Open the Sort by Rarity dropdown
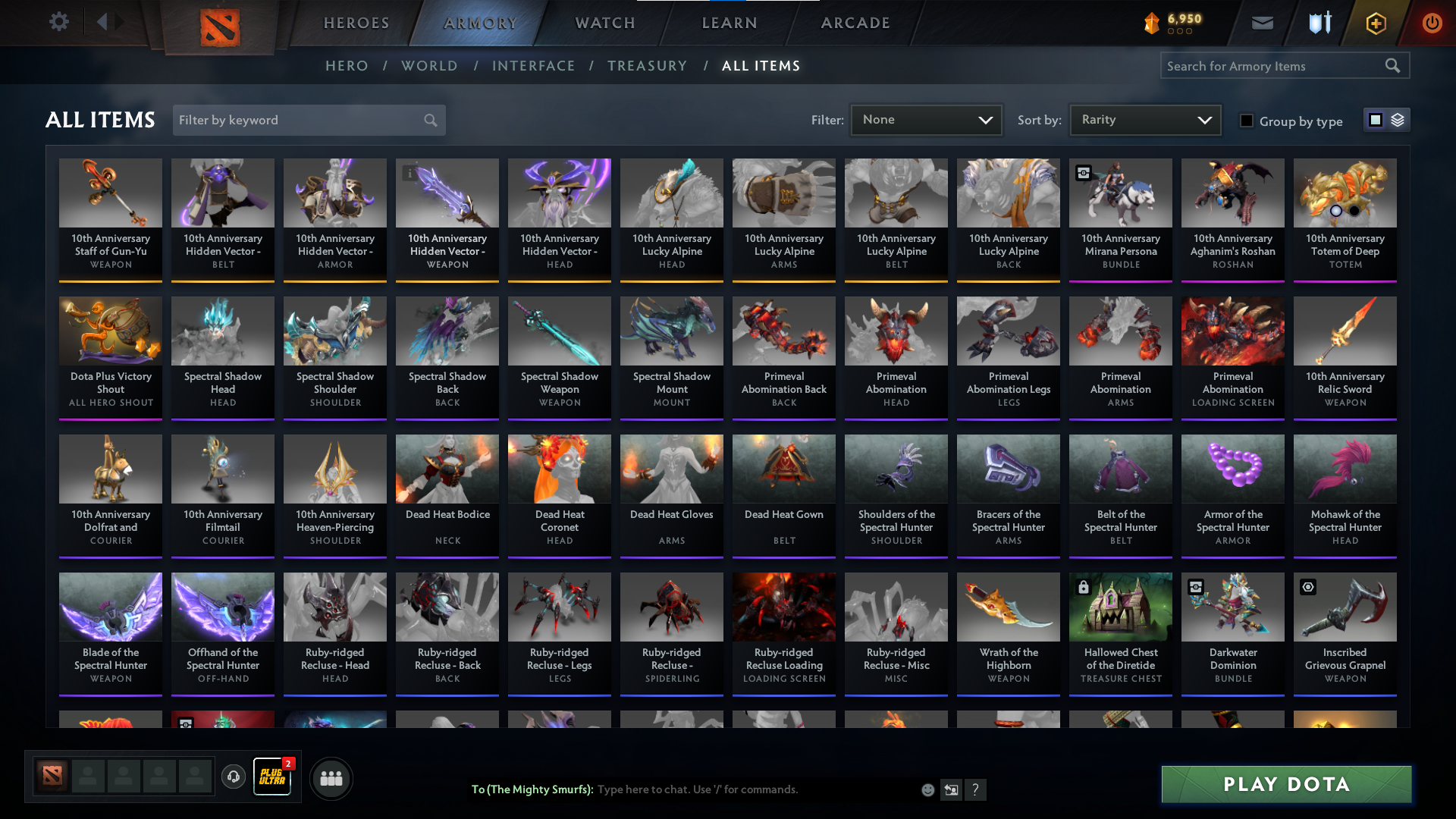Viewport: 1456px width, 819px height. pyautogui.click(x=1145, y=119)
